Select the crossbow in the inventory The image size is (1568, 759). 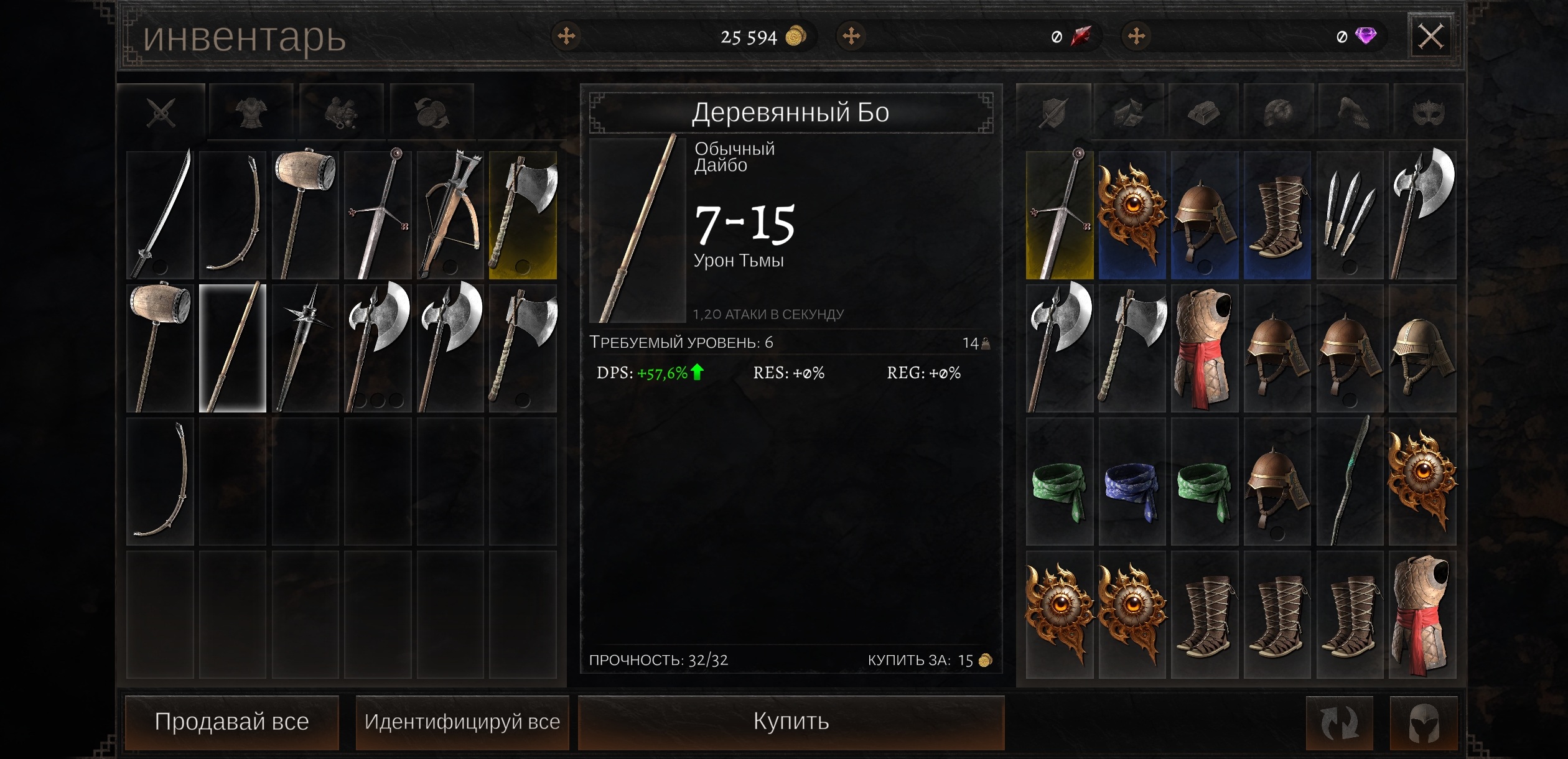click(450, 215)
